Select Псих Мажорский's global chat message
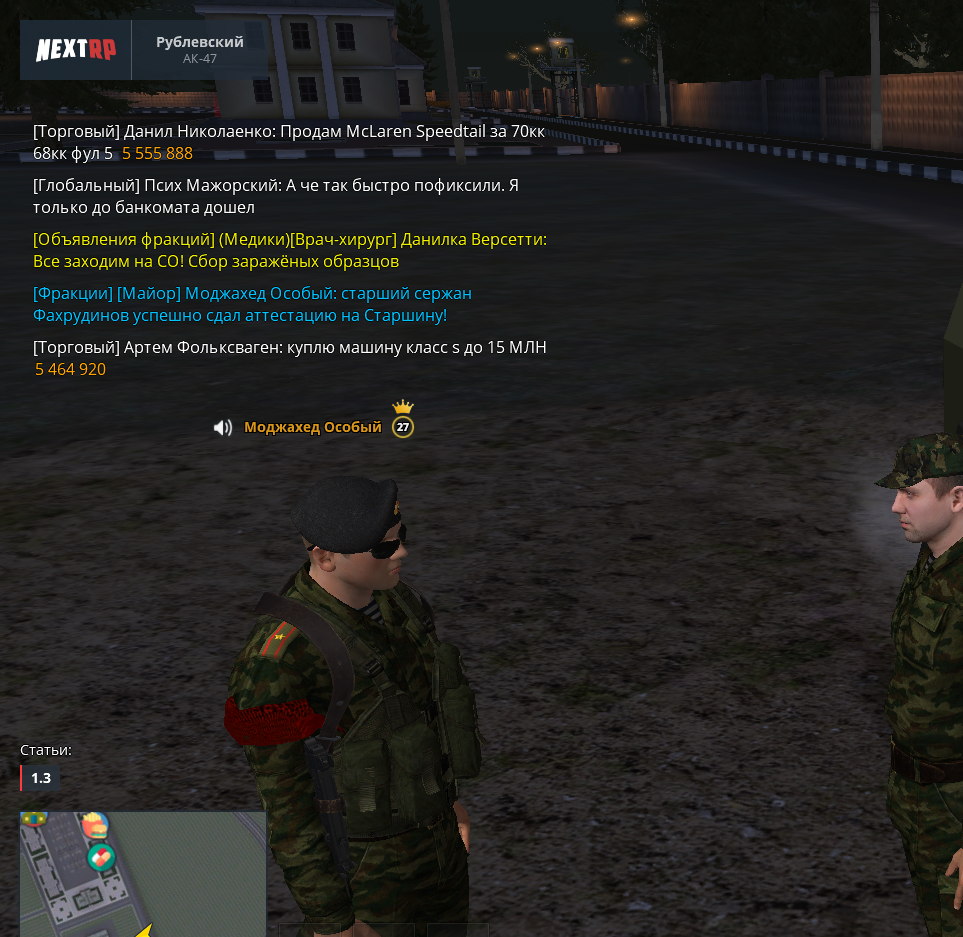The image size is (963, 937). tap(275, 197)
